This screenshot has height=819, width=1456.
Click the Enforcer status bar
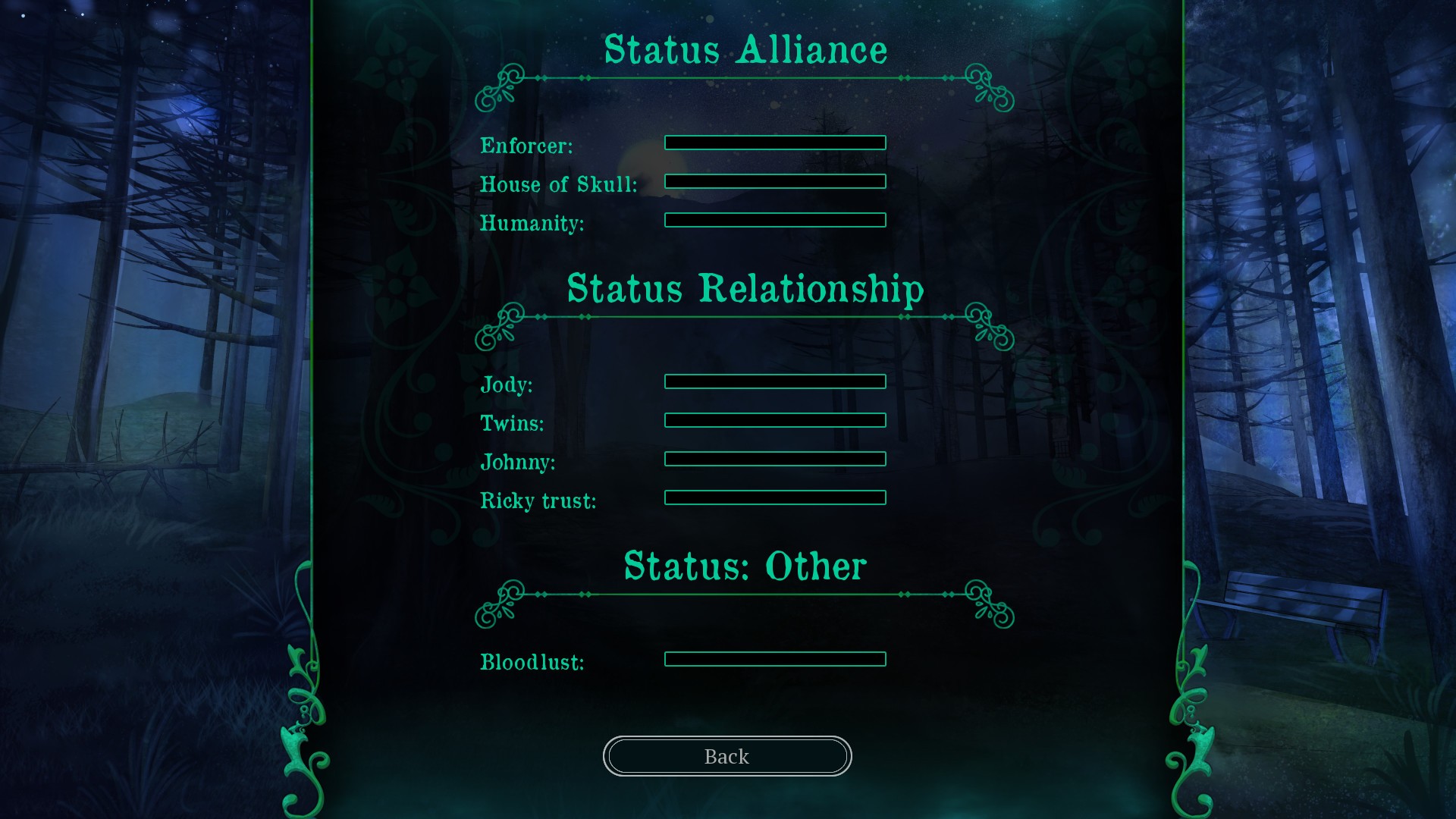coord(774,142)
